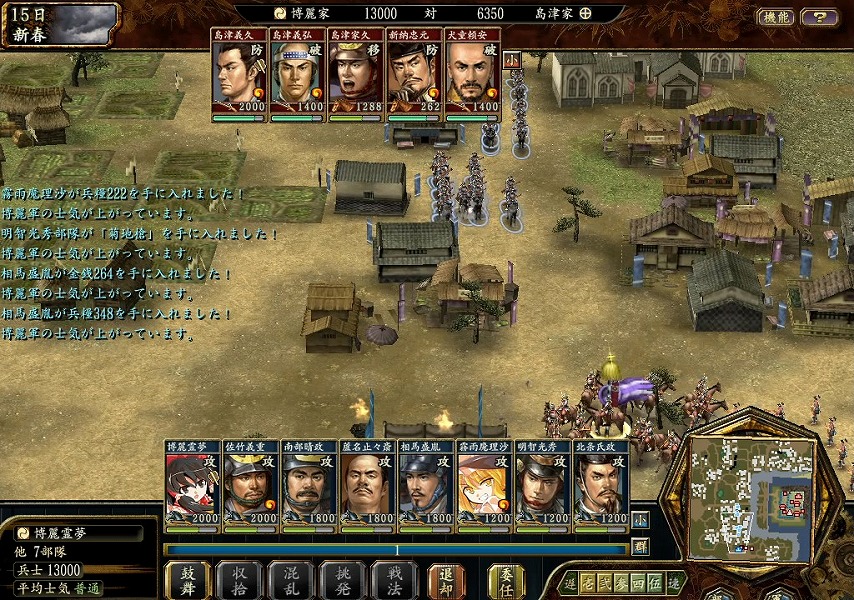Viewport: 854px width, 600px height.
Task: Use the 混乱 confusion command
Action: click(x=291, y=580)
